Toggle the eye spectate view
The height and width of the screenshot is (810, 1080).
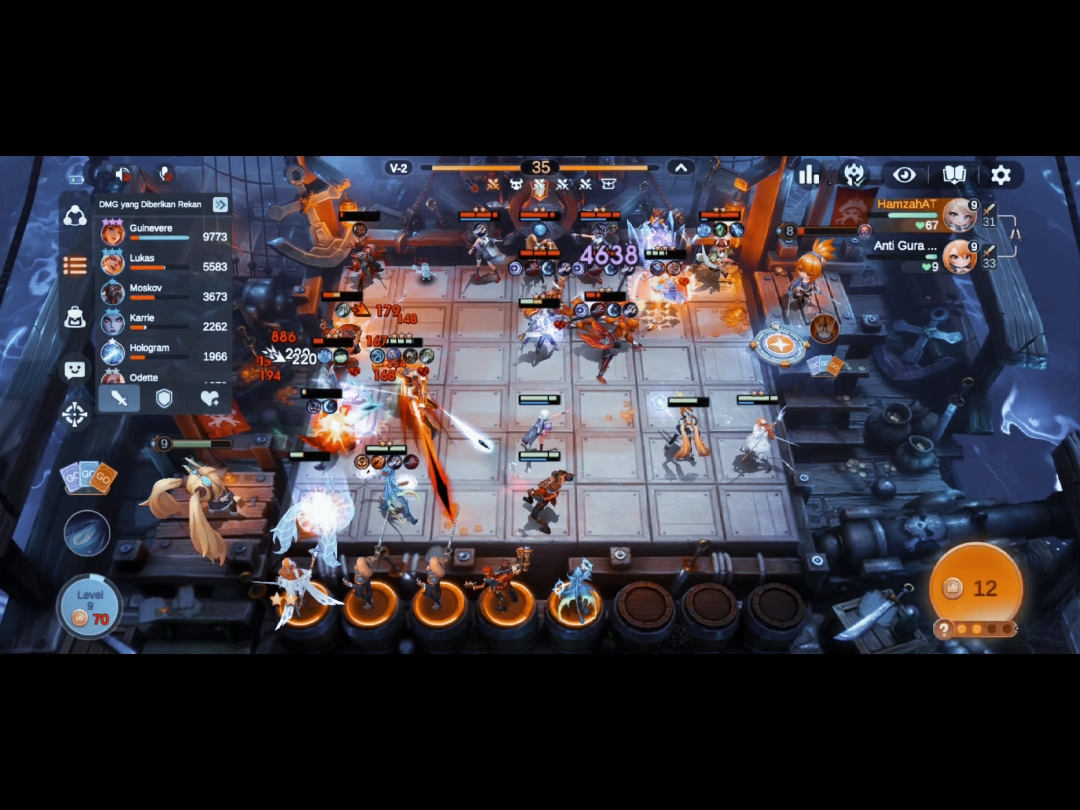point(904,175)
